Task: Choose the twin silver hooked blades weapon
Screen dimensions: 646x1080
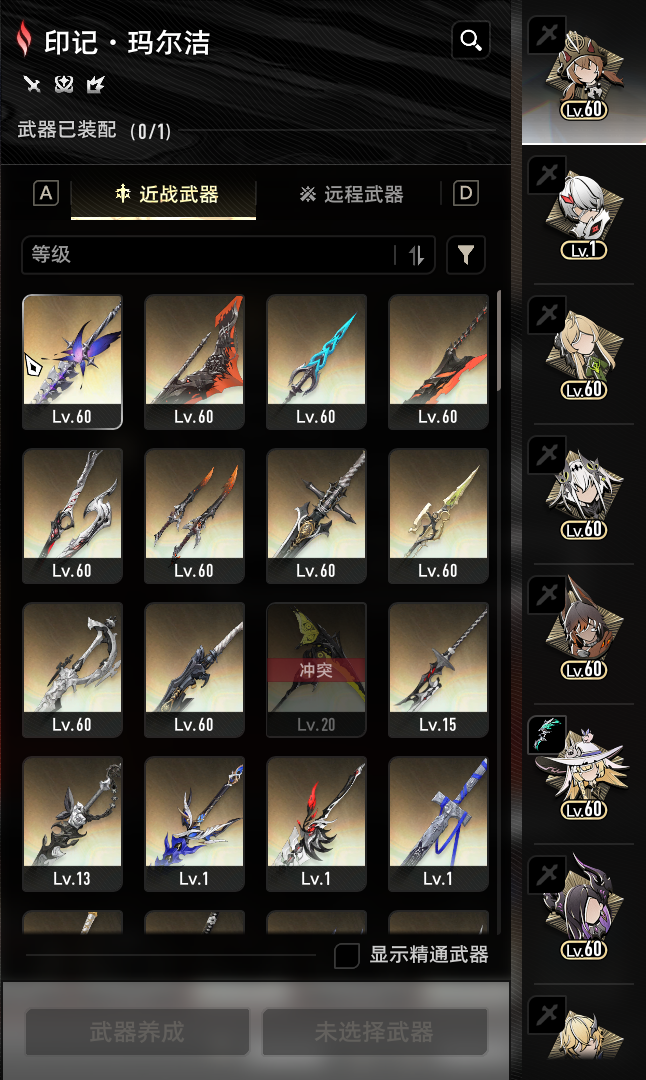Action: pyautogui.click(x=72, y=514)
